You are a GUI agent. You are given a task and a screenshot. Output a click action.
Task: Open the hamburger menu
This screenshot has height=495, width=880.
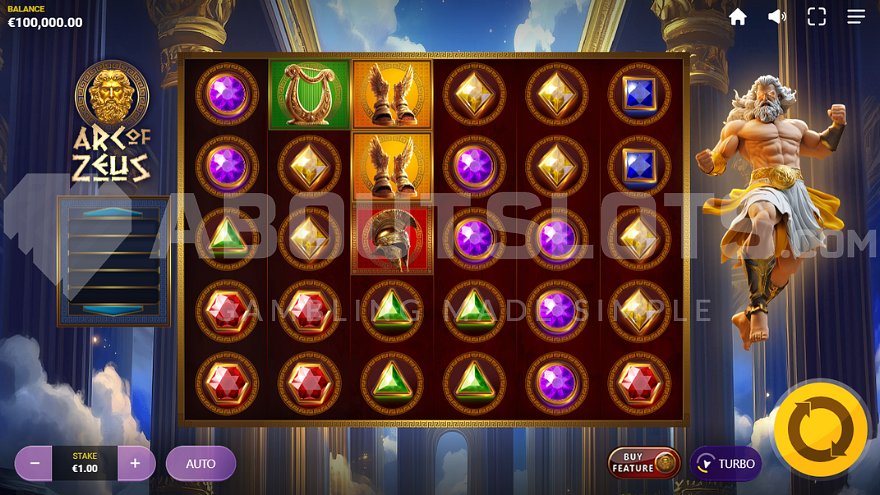coord(856,17)
